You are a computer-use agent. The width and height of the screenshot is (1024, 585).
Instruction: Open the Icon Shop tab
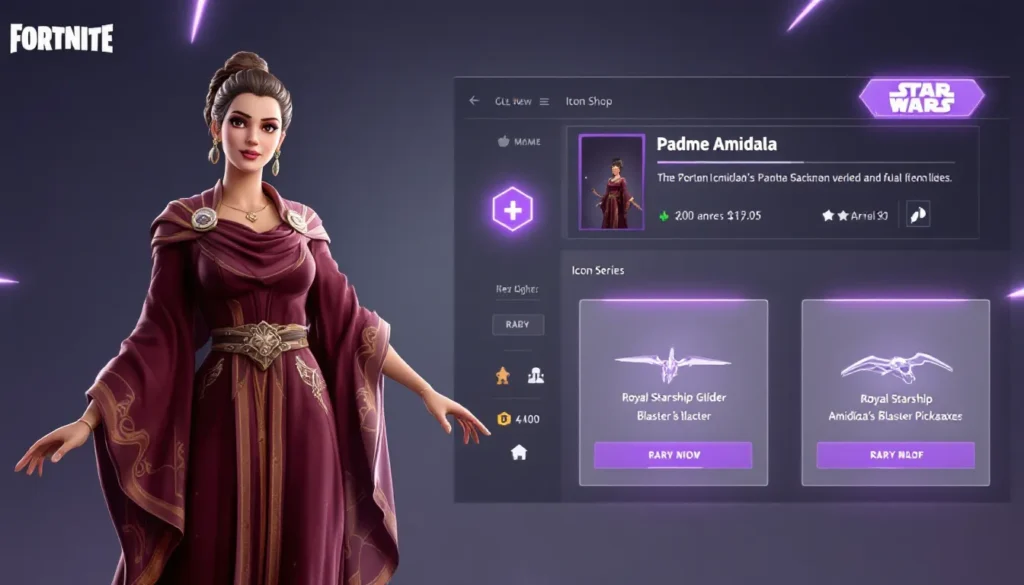click(x=588, y=101)
